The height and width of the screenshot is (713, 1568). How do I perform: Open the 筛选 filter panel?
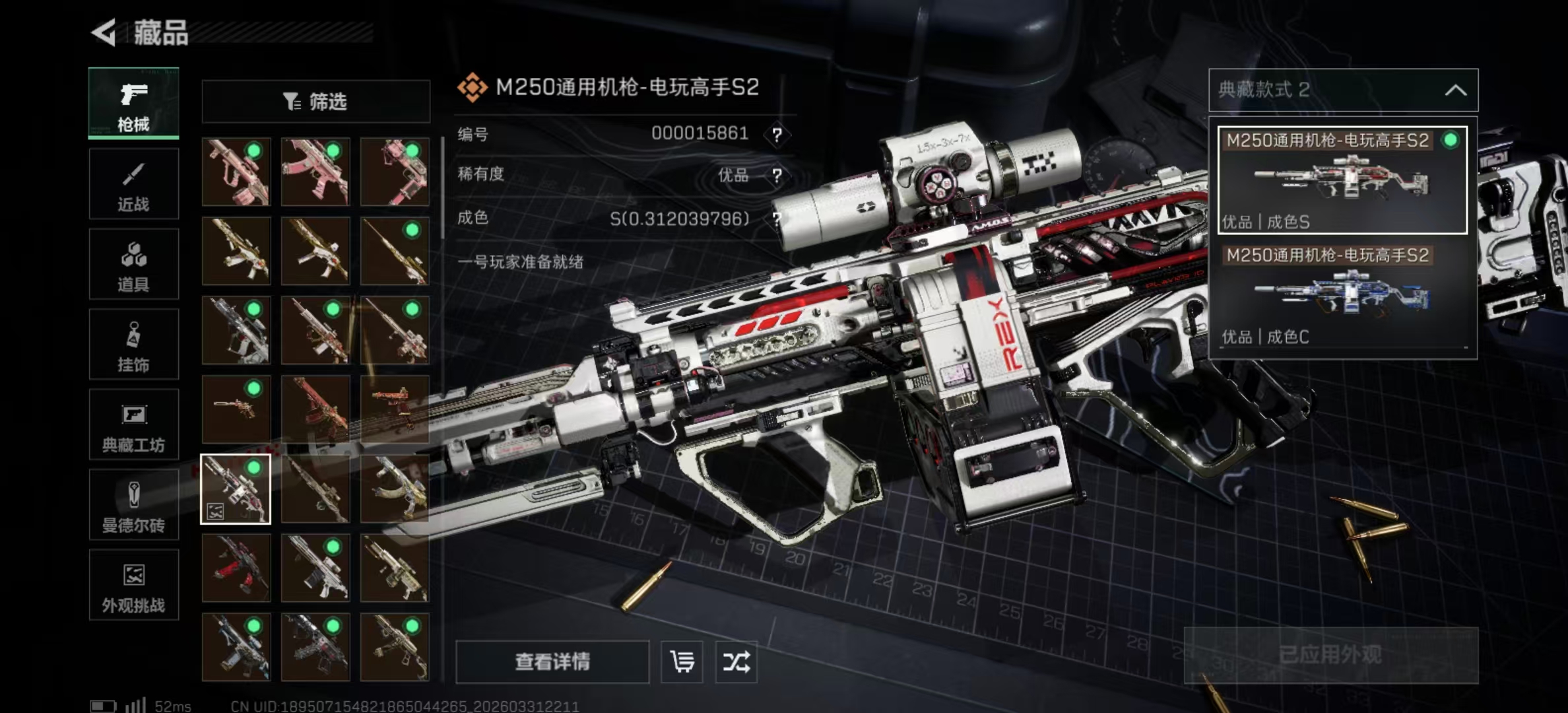[x=315, y=100]
